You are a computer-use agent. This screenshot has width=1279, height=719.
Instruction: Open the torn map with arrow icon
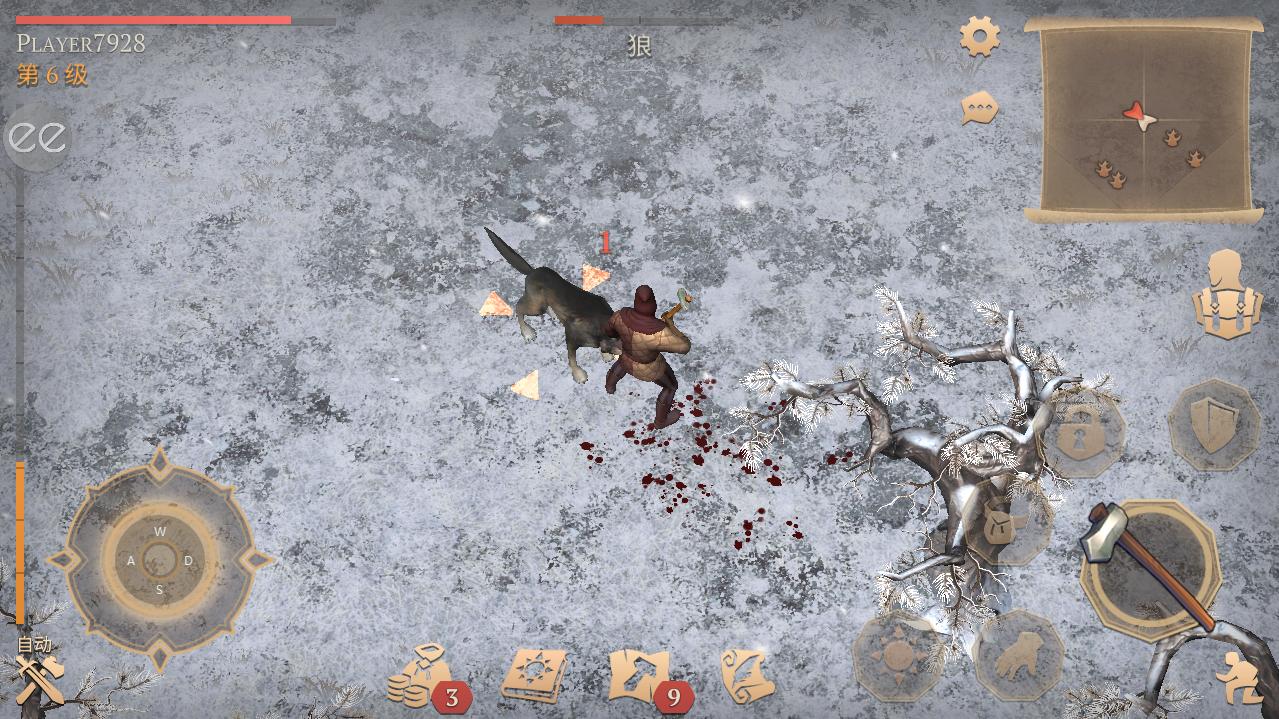coord(640,675)
